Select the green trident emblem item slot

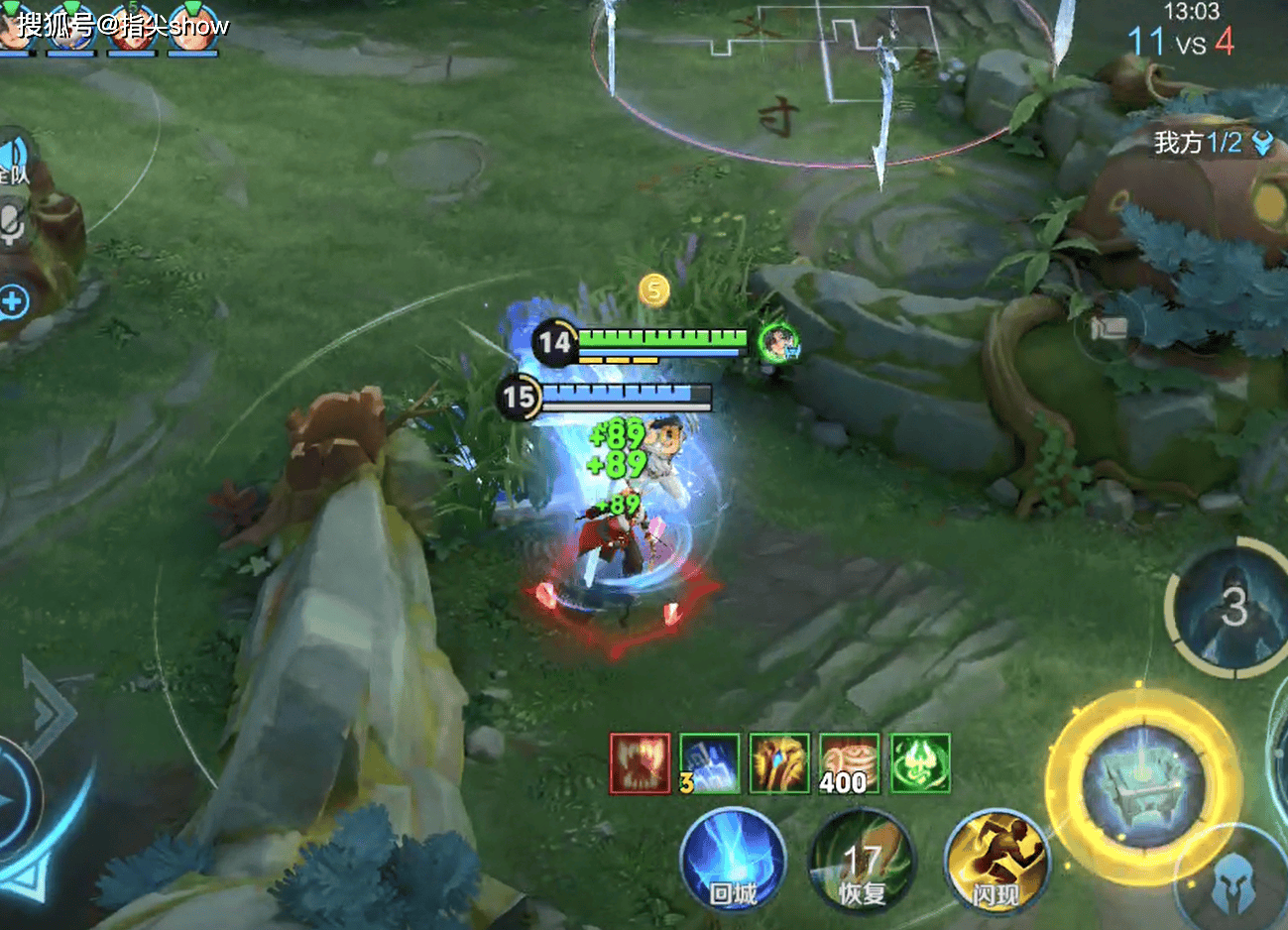click(x=920, y=763)
